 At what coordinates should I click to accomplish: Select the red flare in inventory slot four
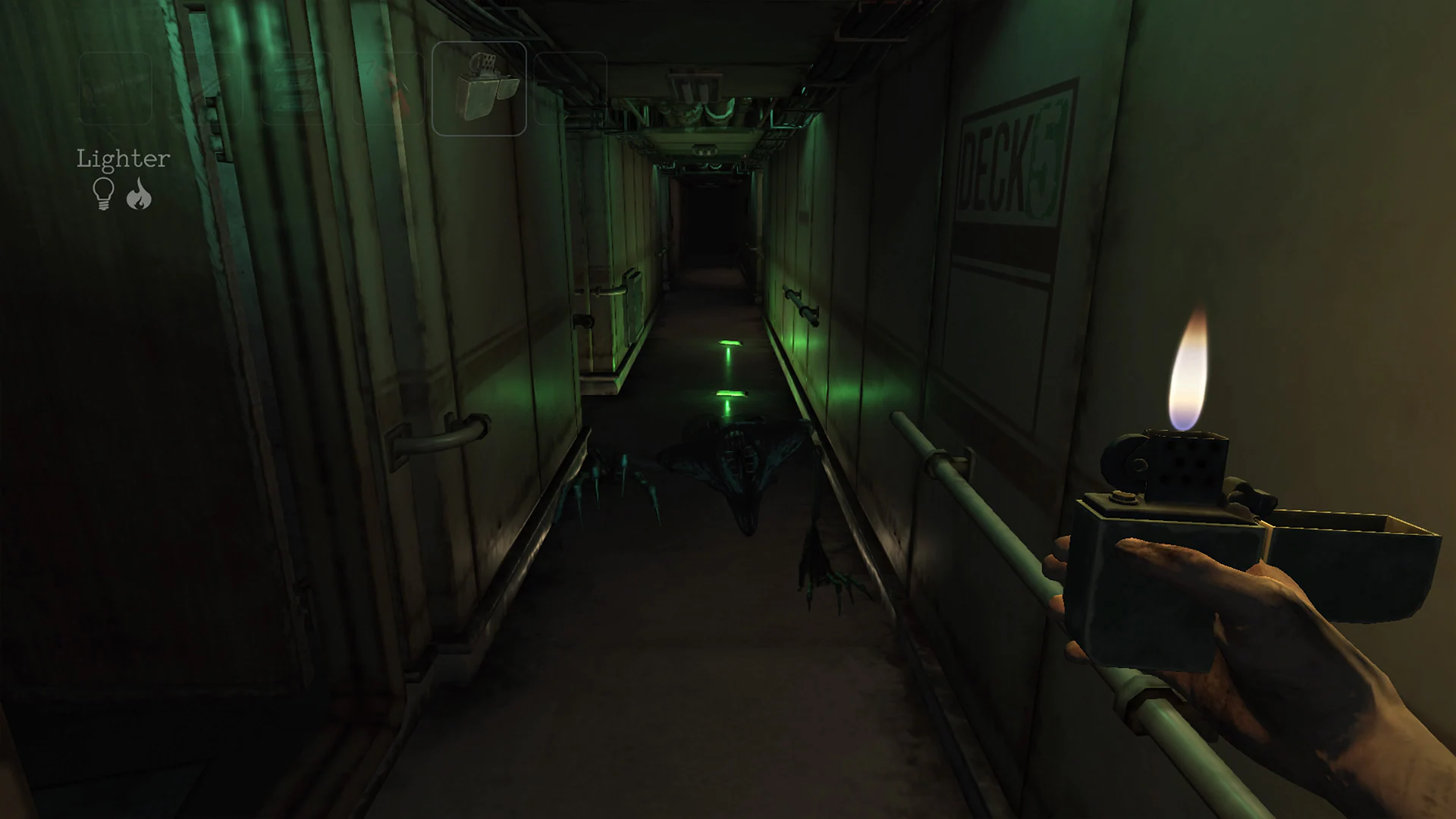[x=388, y=87]
